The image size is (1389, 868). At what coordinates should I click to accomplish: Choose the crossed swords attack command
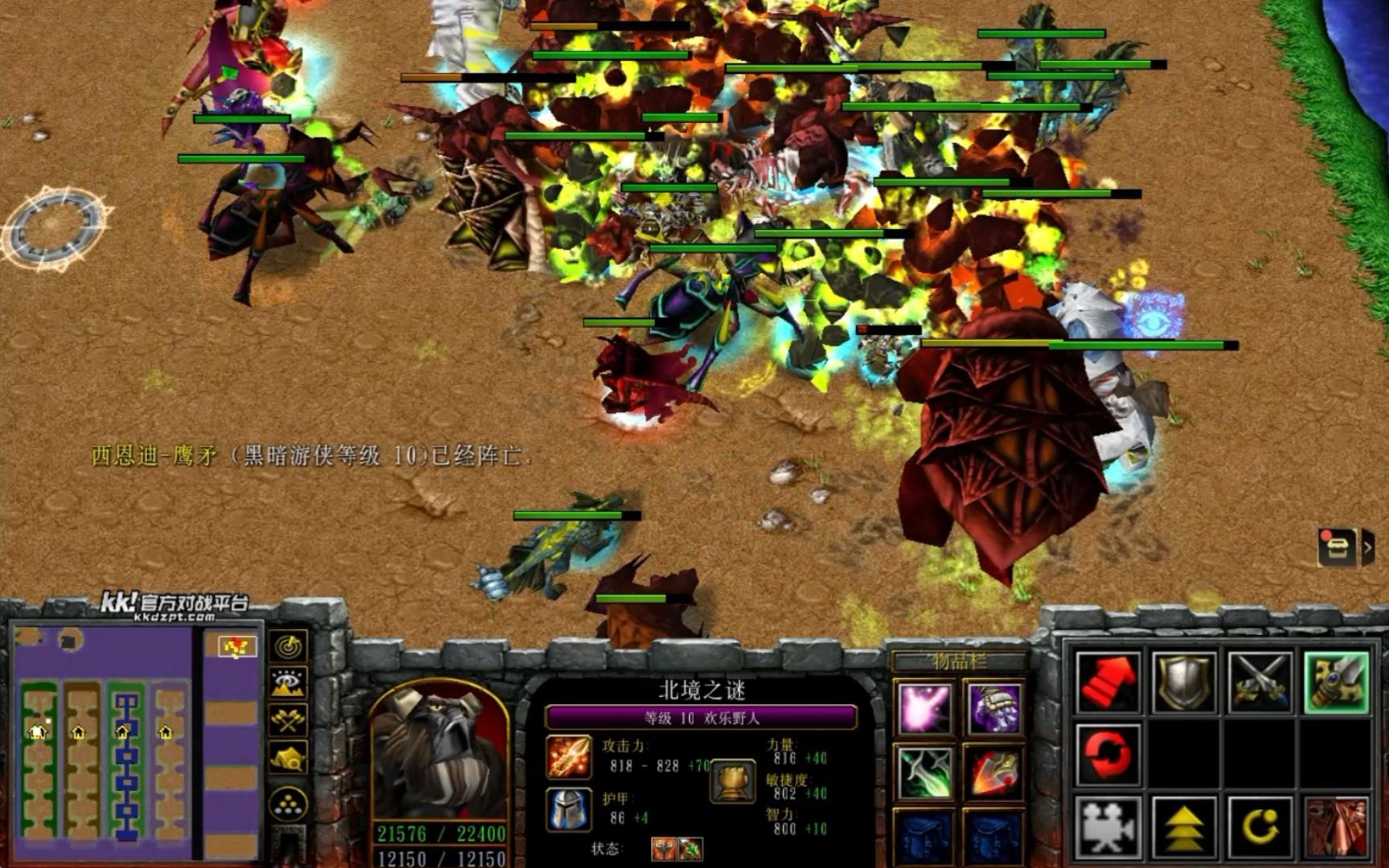click(x=1260, y=683)
